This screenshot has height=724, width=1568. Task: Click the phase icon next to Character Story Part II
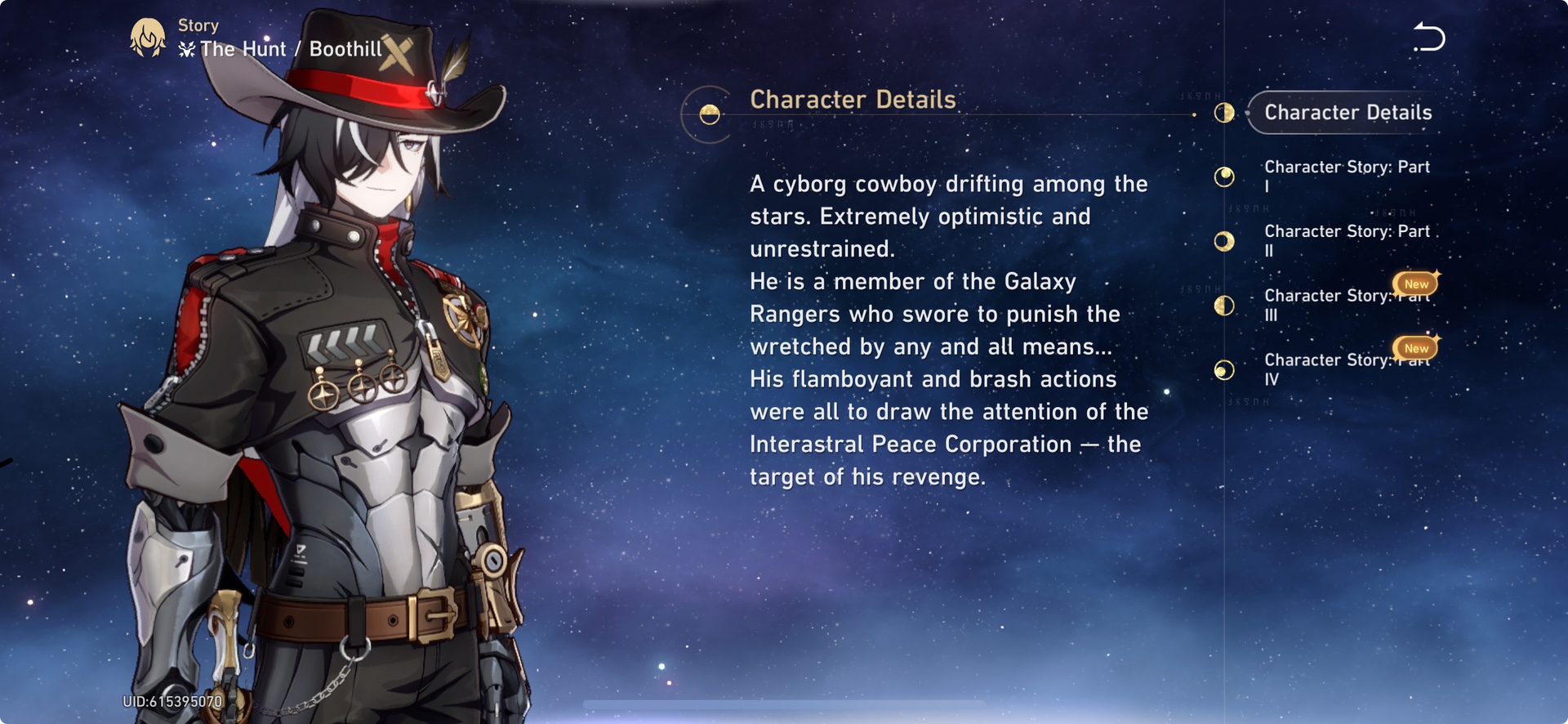[x=1224, y=241]
